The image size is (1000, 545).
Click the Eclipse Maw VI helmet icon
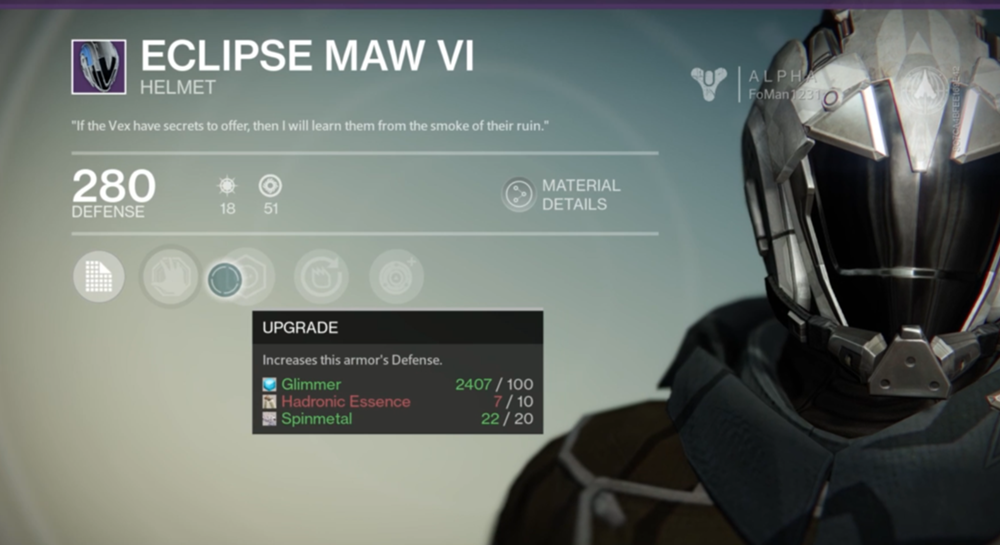pos(98,67)
